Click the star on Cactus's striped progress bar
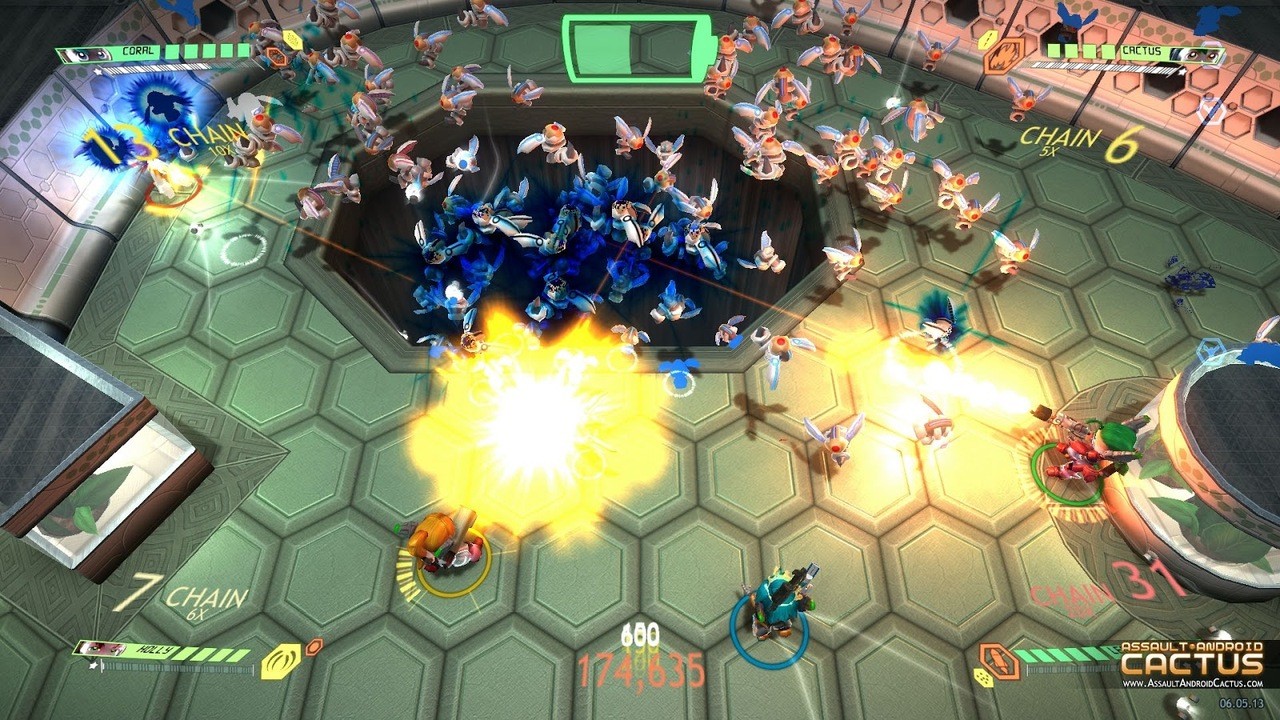 point(1181,70)
